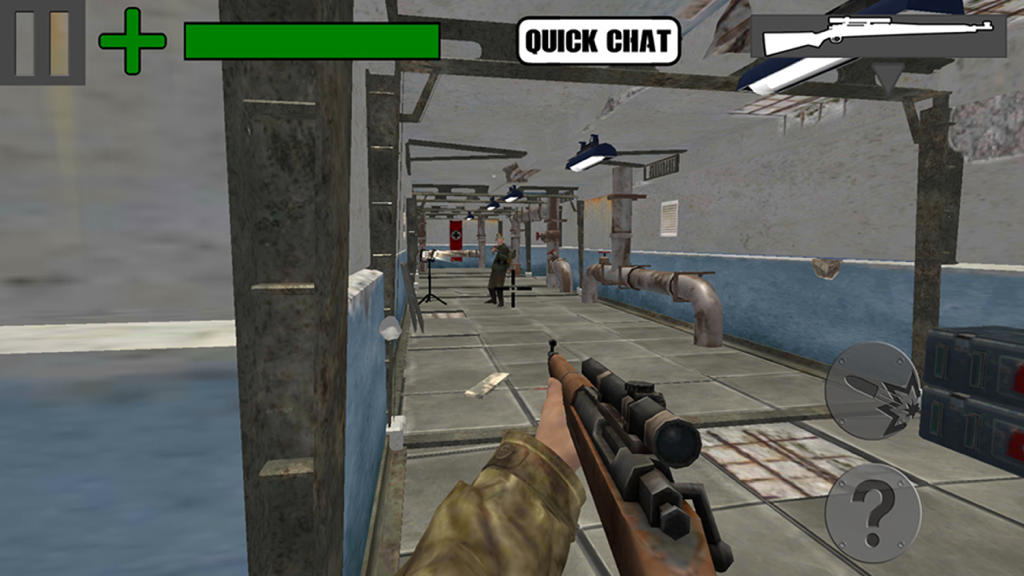Pause the game with the pause button
1024x576 pixels.
[x=42, y=42]
